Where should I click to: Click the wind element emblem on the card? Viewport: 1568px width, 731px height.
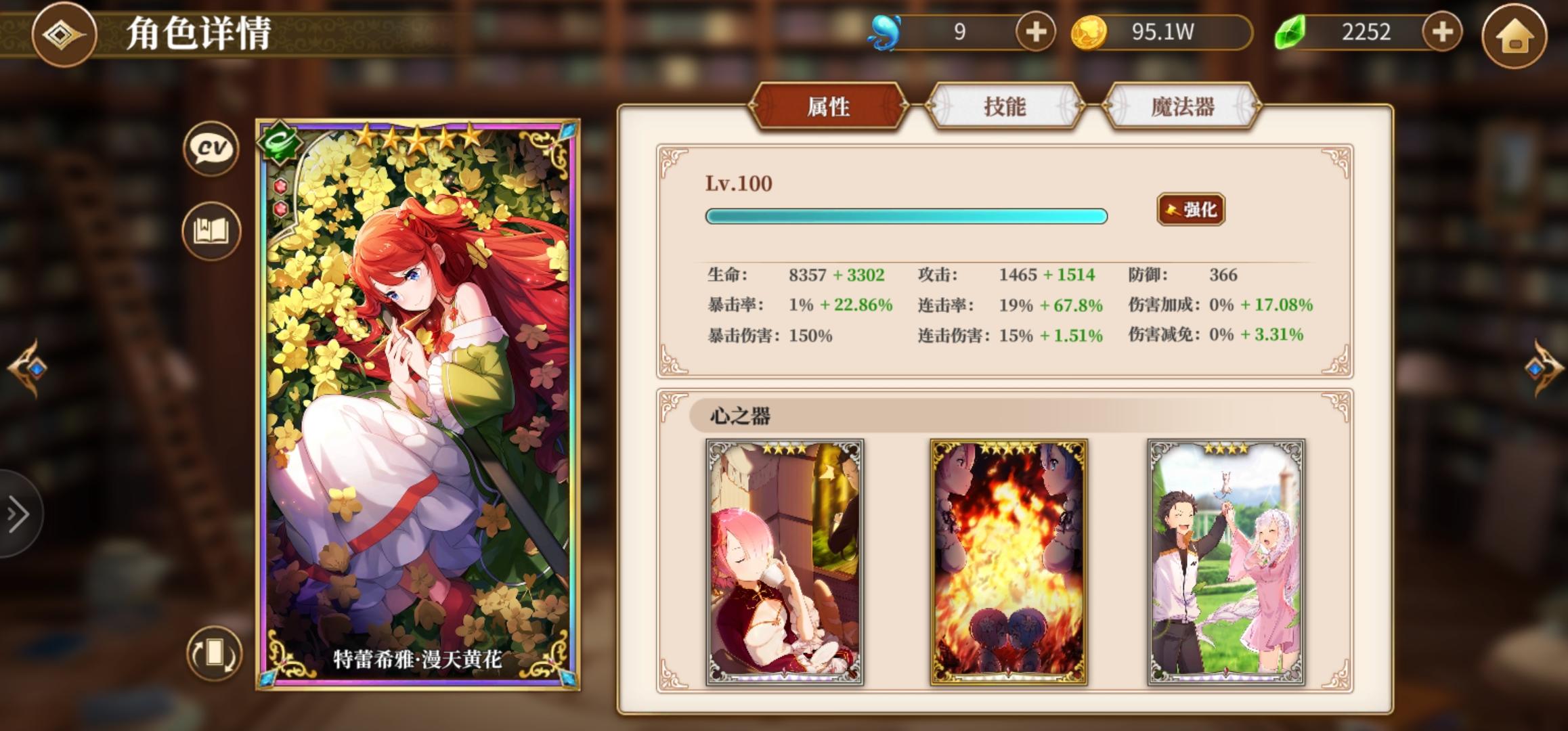280,142
